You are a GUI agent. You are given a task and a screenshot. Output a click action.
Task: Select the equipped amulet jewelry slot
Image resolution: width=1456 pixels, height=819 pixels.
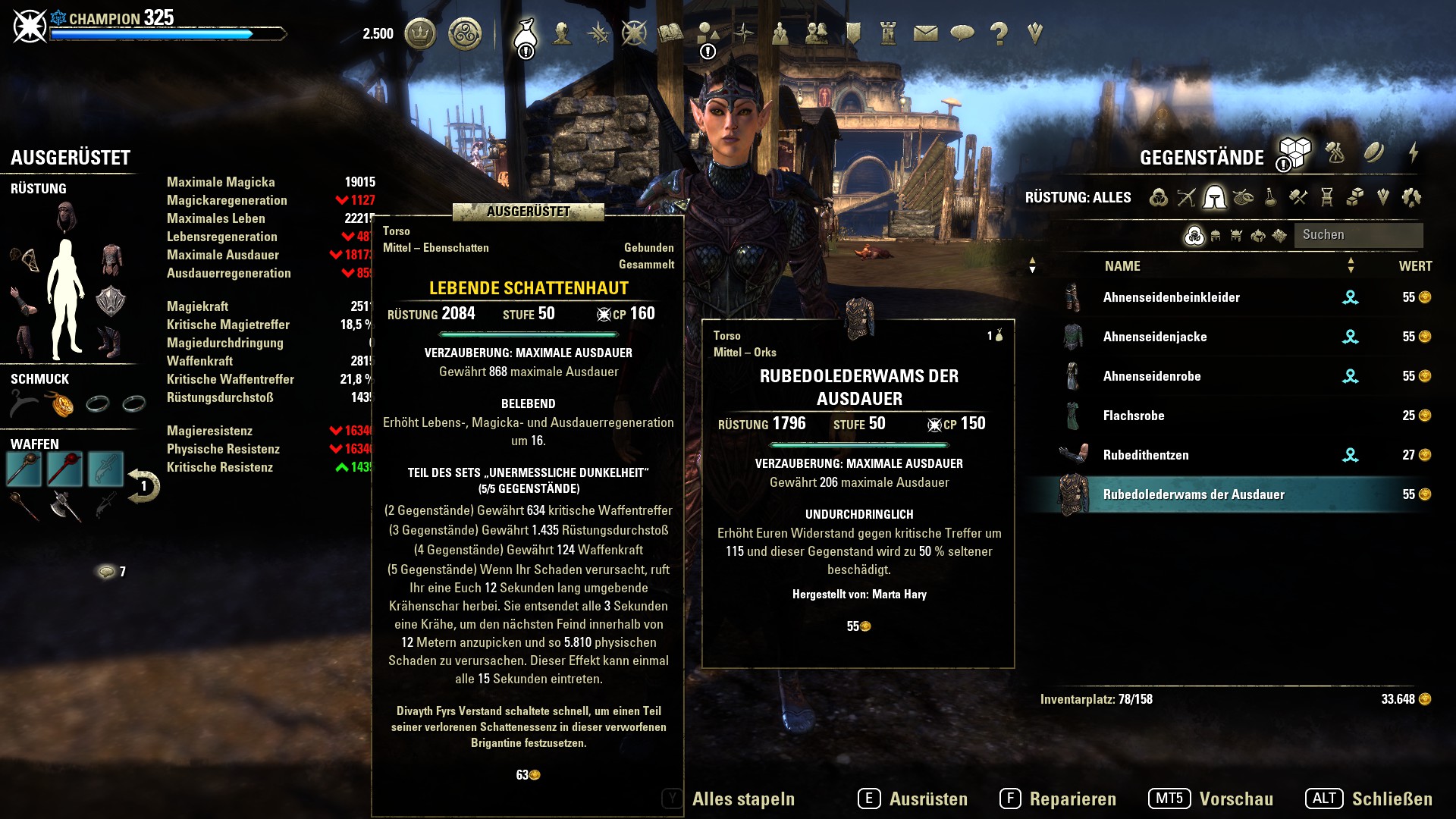point(61,404)
